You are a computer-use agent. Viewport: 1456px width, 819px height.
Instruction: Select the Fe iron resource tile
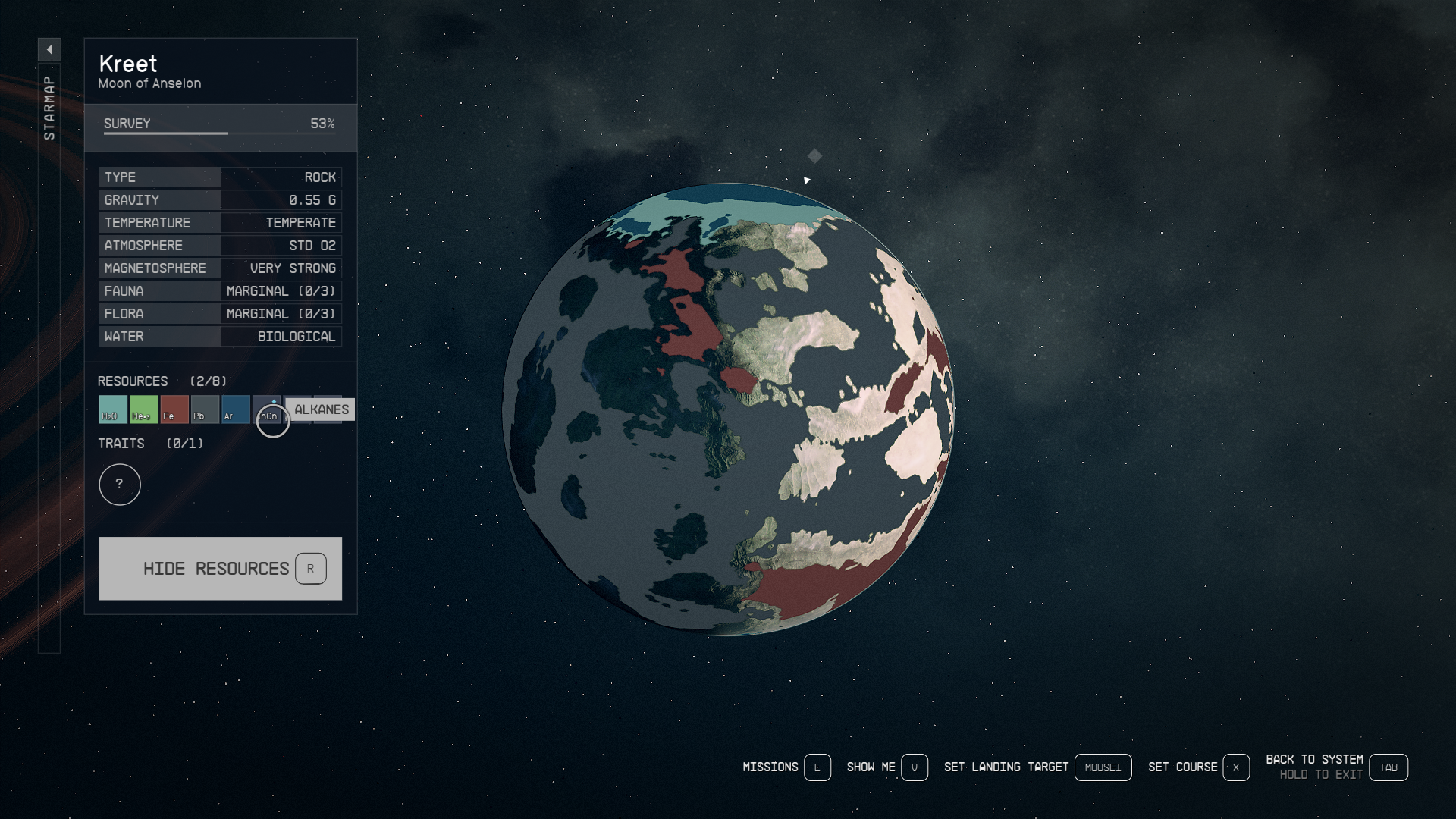(174, 409)
